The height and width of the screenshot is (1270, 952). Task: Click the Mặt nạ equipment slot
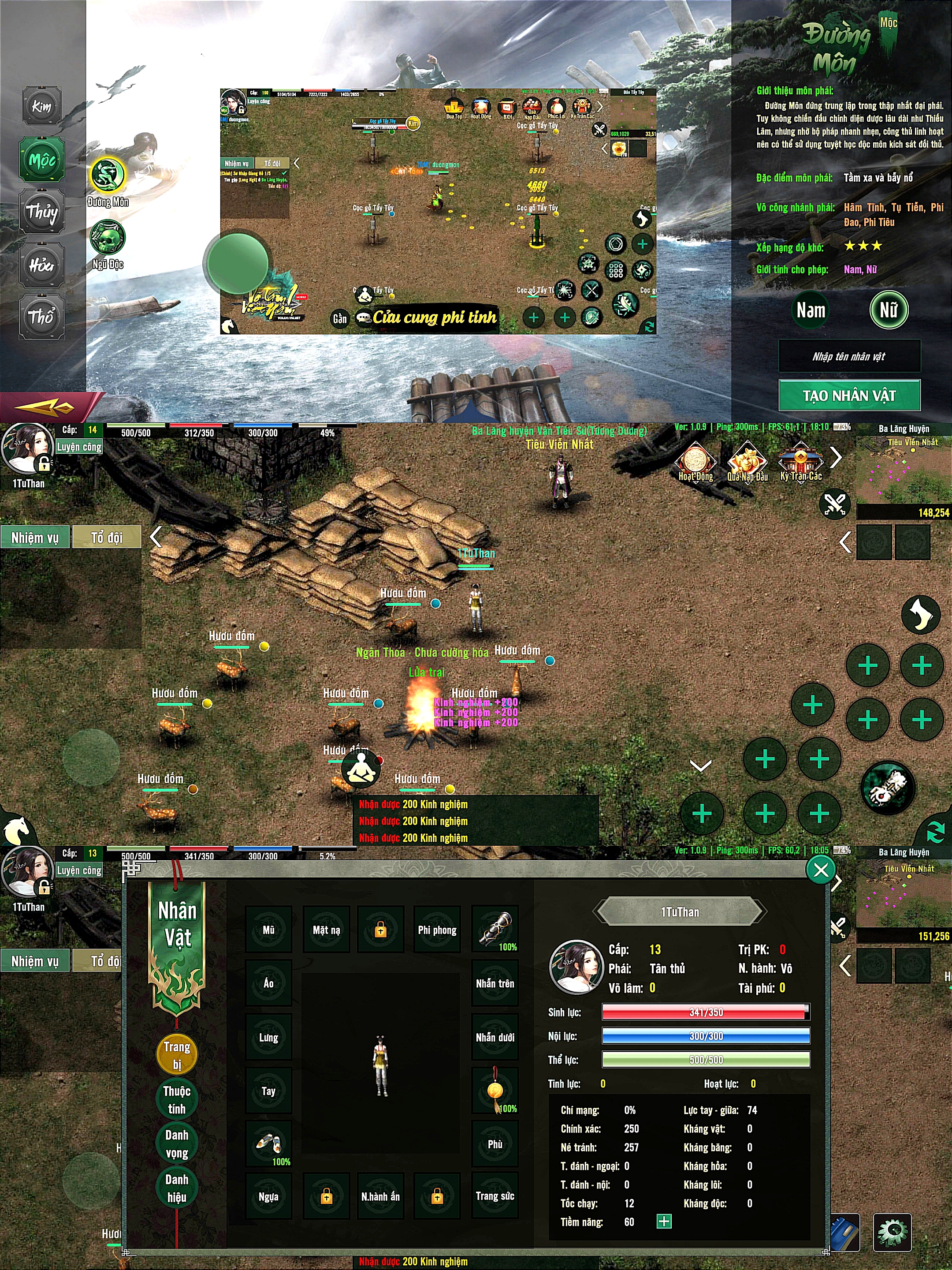tap(326, 930)
